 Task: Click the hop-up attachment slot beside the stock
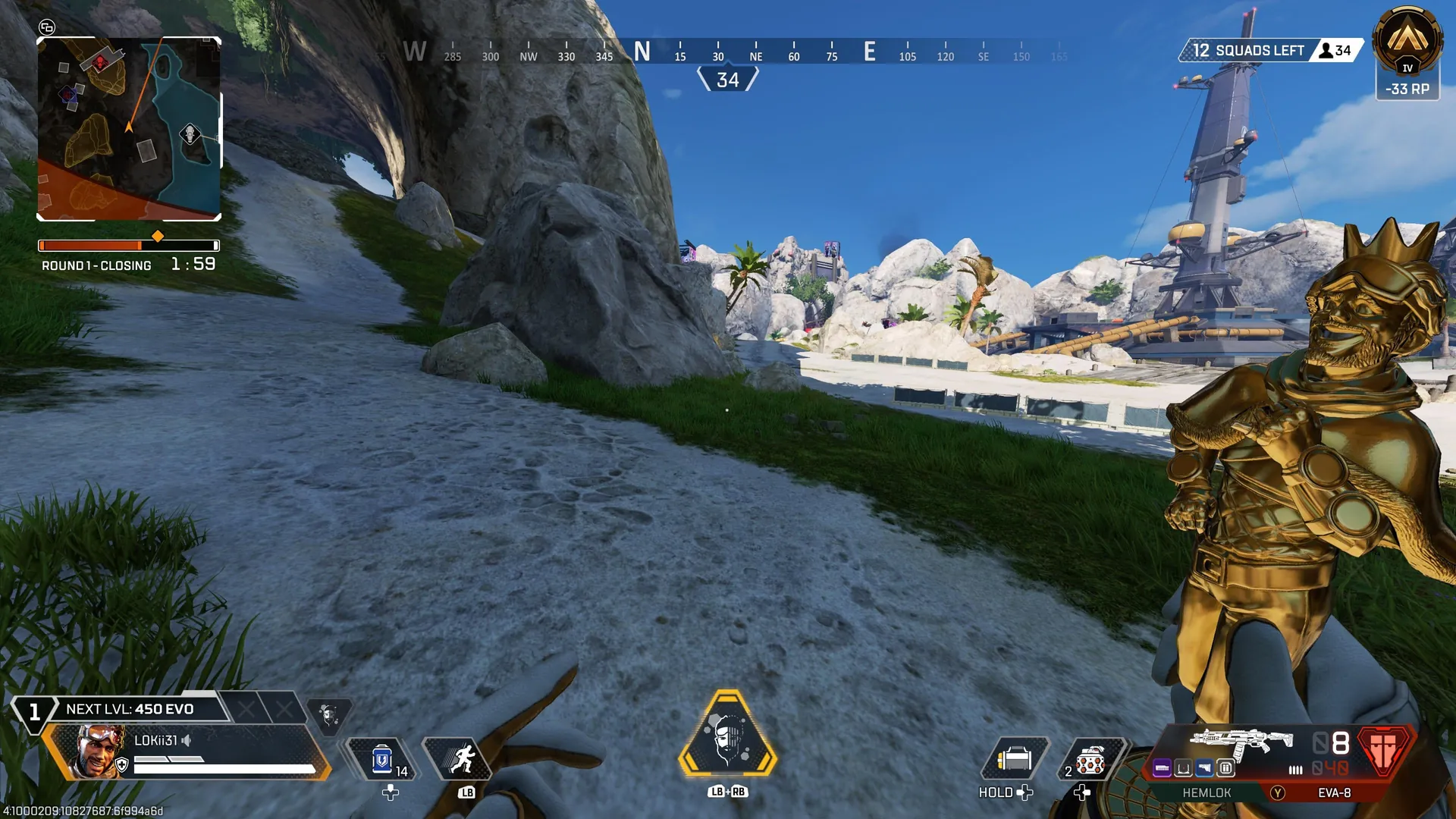[1225, 769]
